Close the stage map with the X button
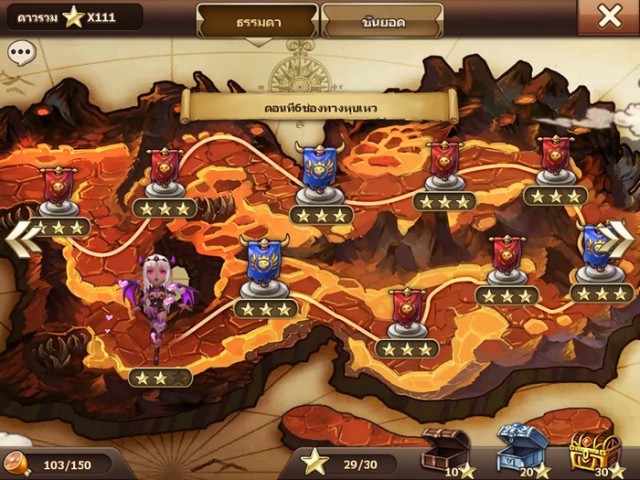 point(609,16)
